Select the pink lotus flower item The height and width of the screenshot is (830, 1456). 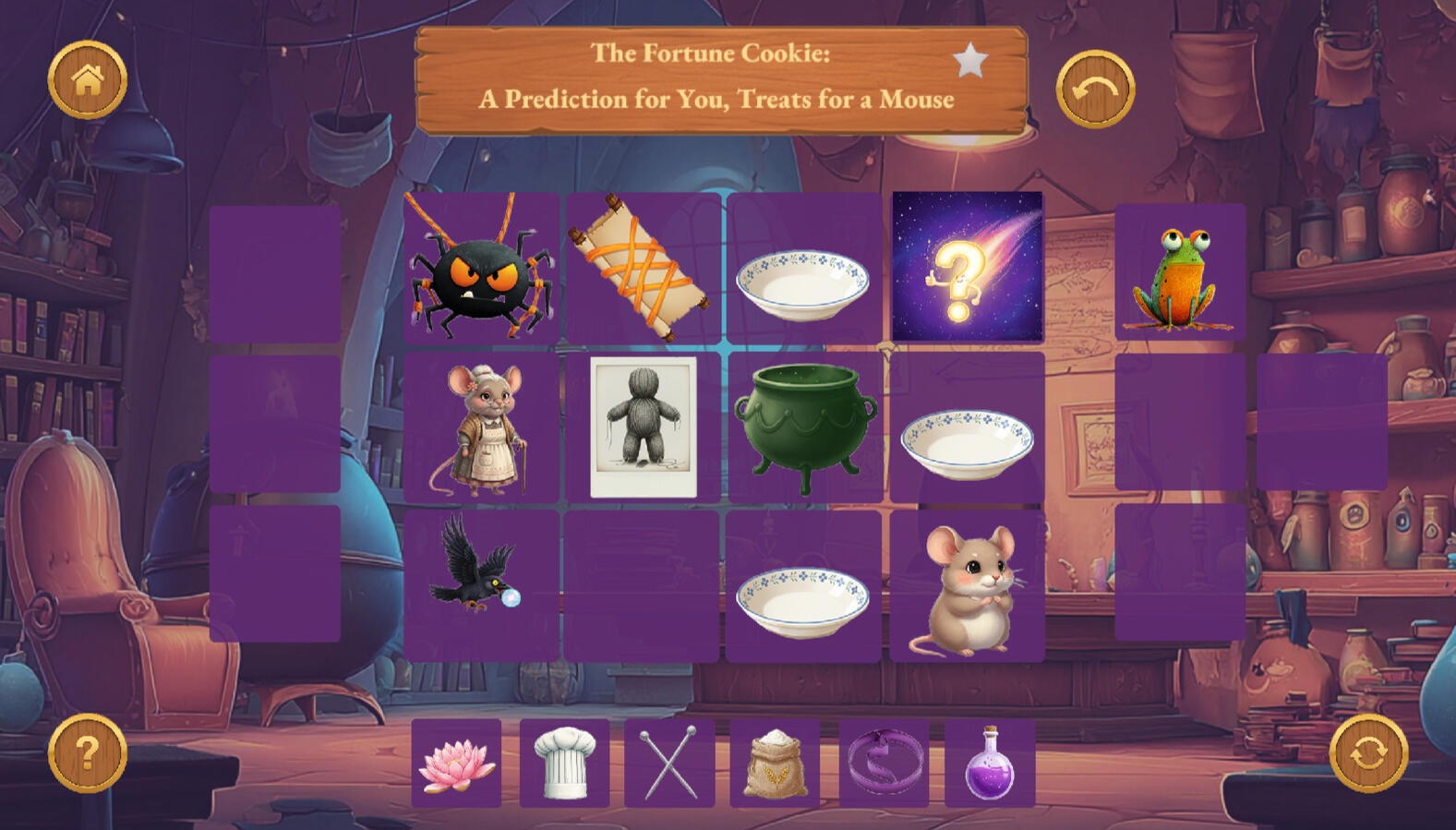point(456,764)
